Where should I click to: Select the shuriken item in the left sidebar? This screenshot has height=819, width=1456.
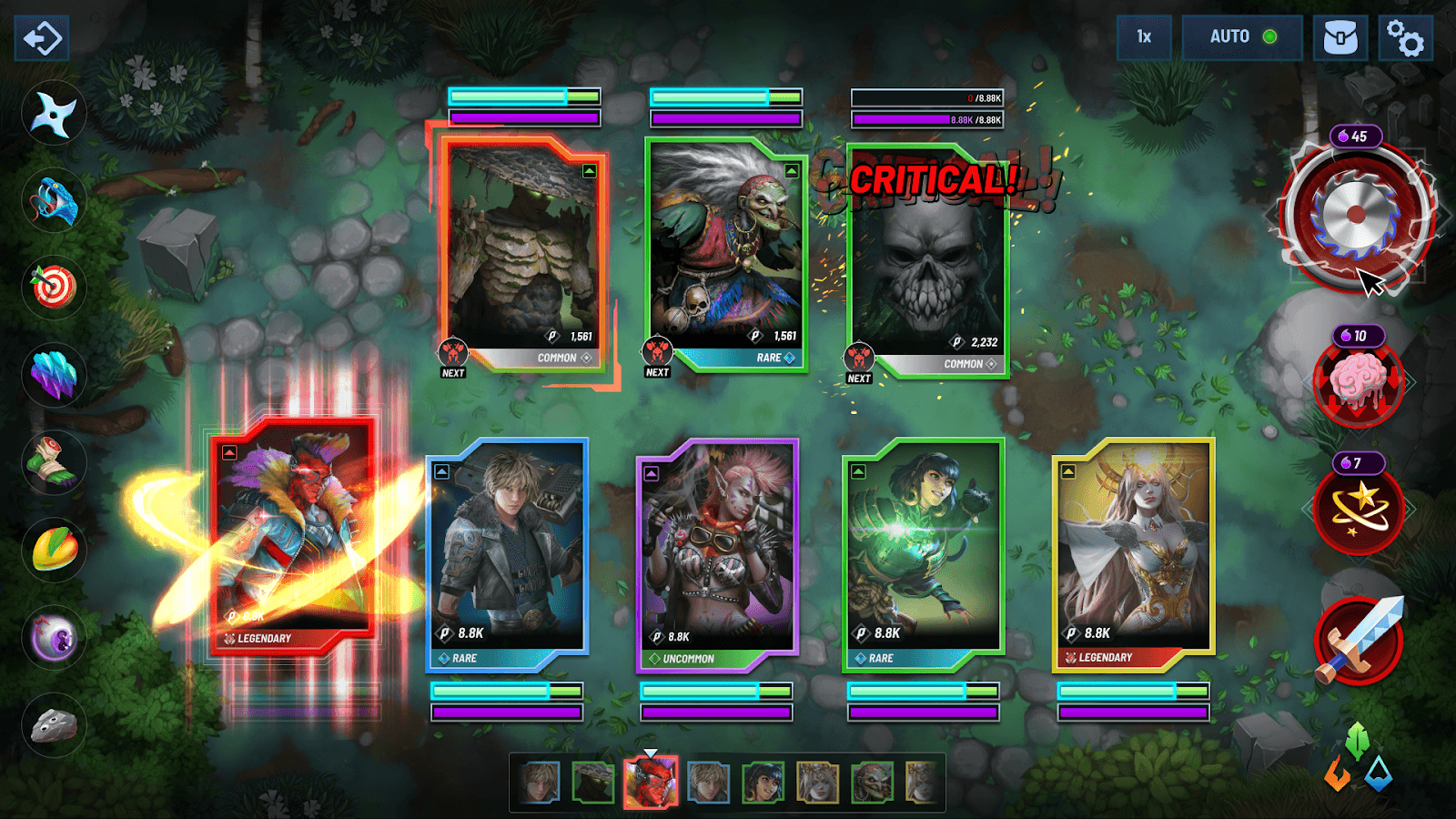[52, 111]
